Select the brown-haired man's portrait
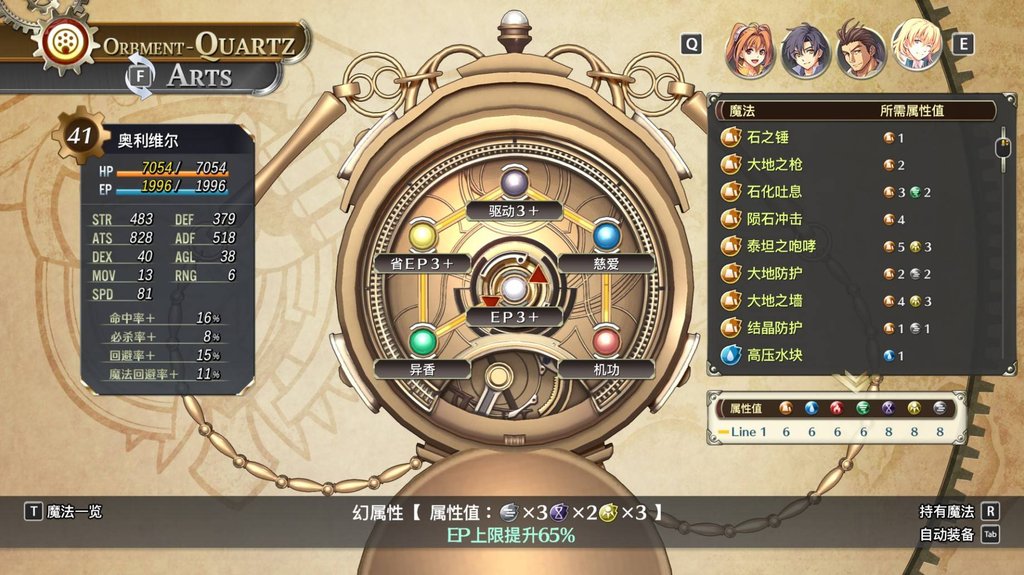Viewport: 1024px width, 575px height. tap(861, 50)
